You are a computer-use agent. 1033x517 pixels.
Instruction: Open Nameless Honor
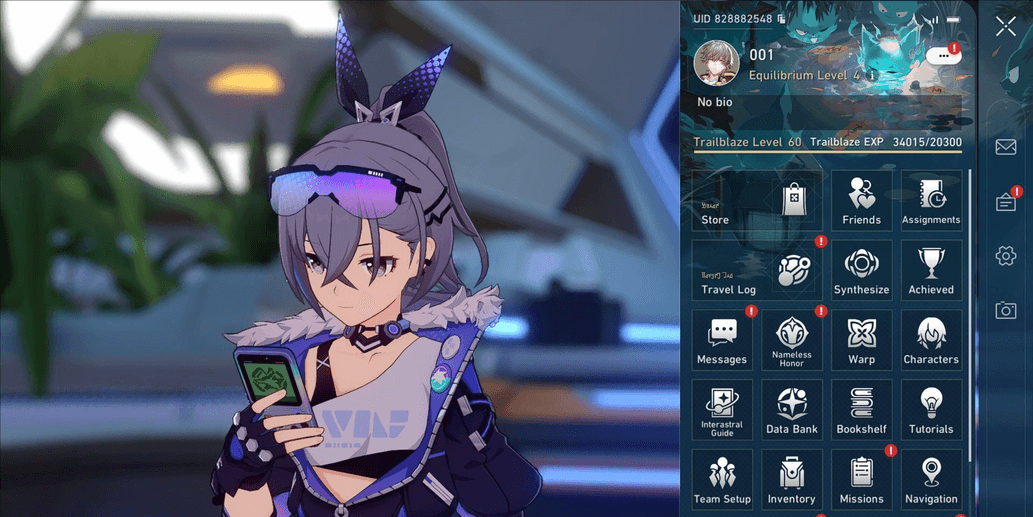[x=792, y=341]
